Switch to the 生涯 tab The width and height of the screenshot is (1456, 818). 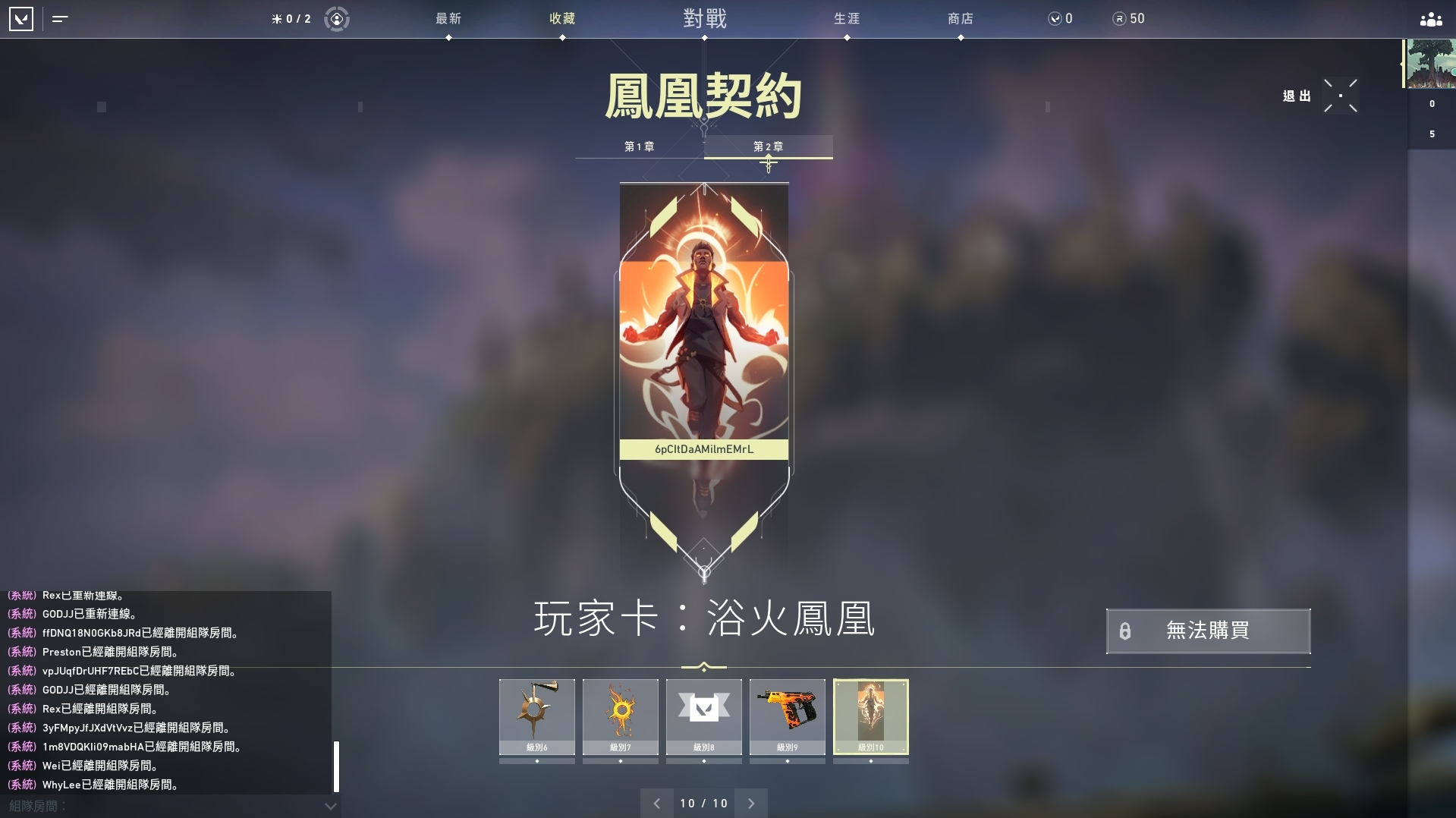coord(845,19)
